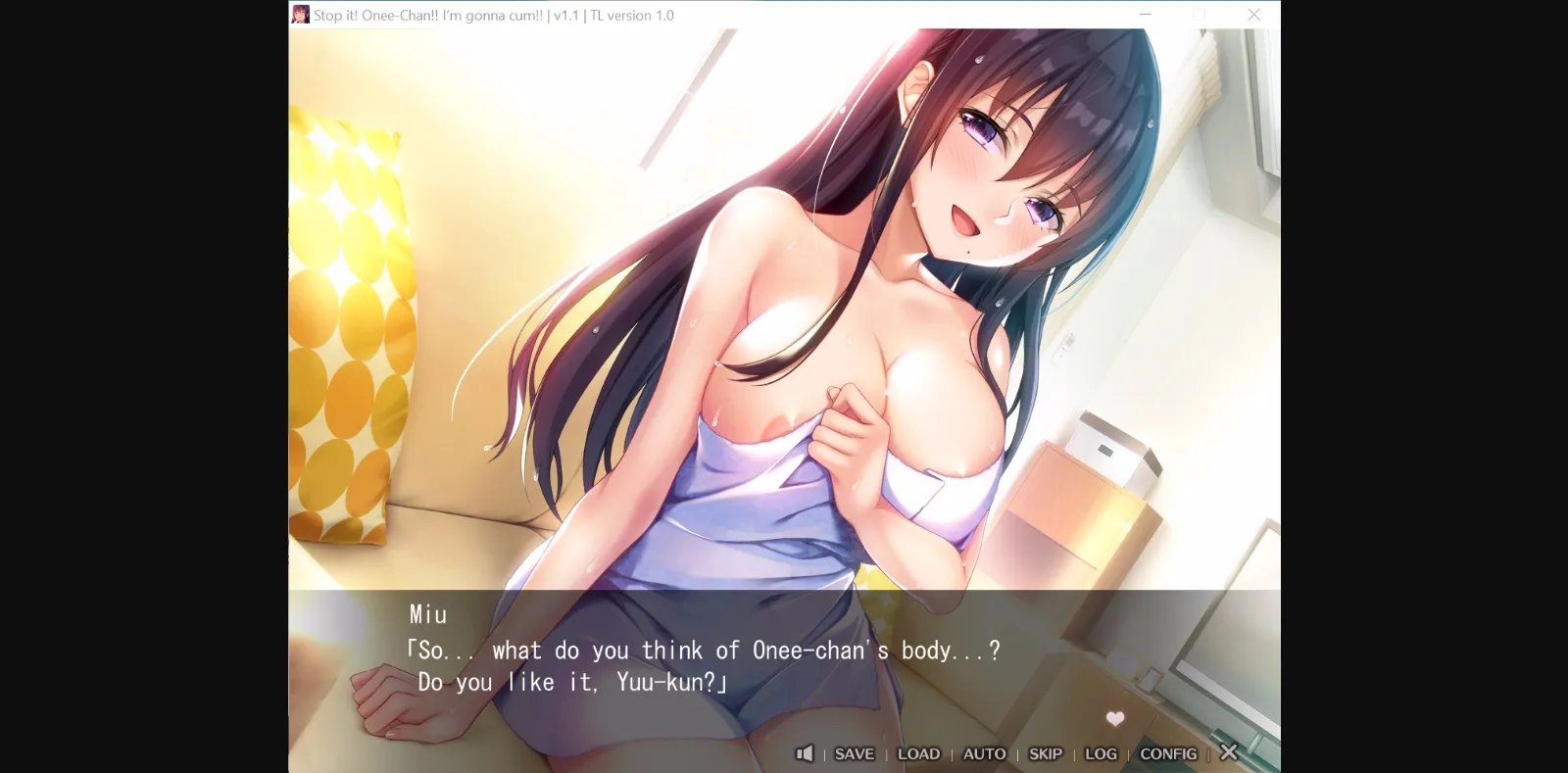
Task: Open the CONFIG settings menu
Action: [1168, 753]
